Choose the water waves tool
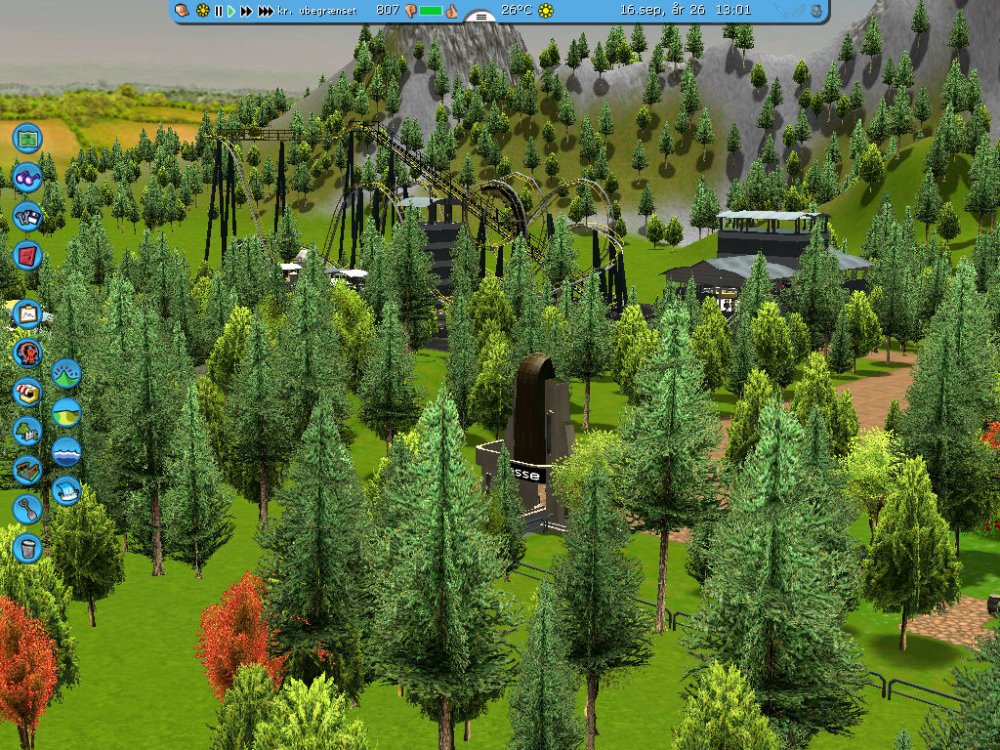Image resolution: width=1000 pixels, height=750 pixels. (x=66, y=451)
